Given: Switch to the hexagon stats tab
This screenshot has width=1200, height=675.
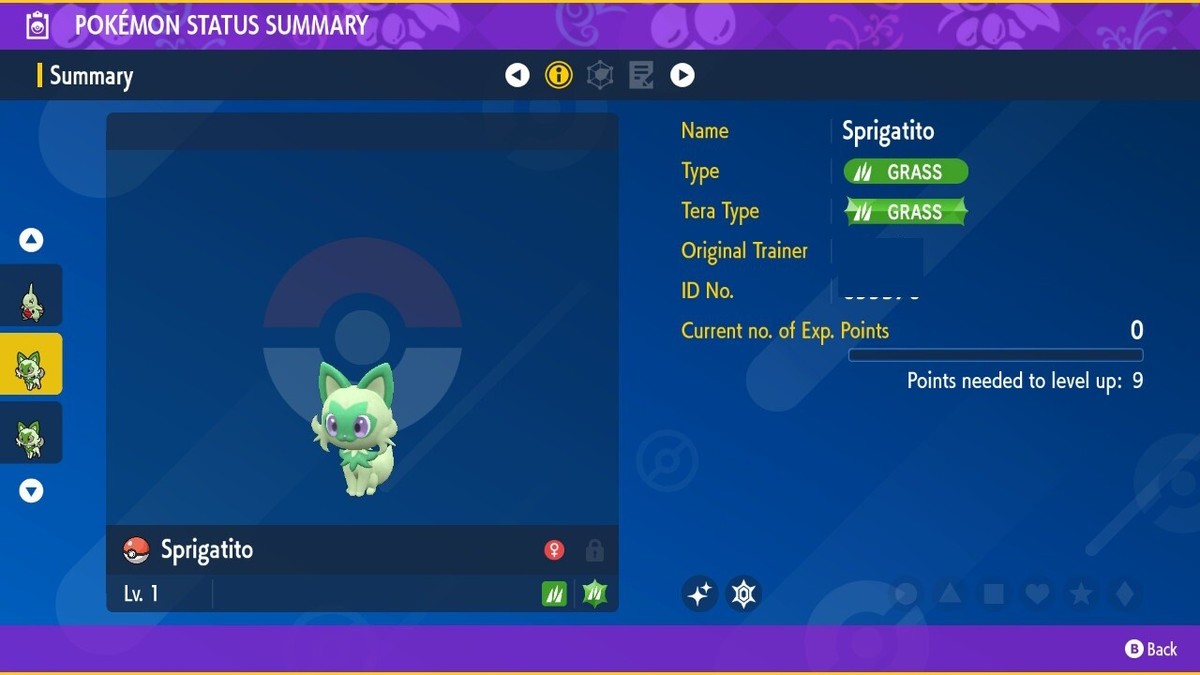Looking at the screenshot, I should click(600, 75).
